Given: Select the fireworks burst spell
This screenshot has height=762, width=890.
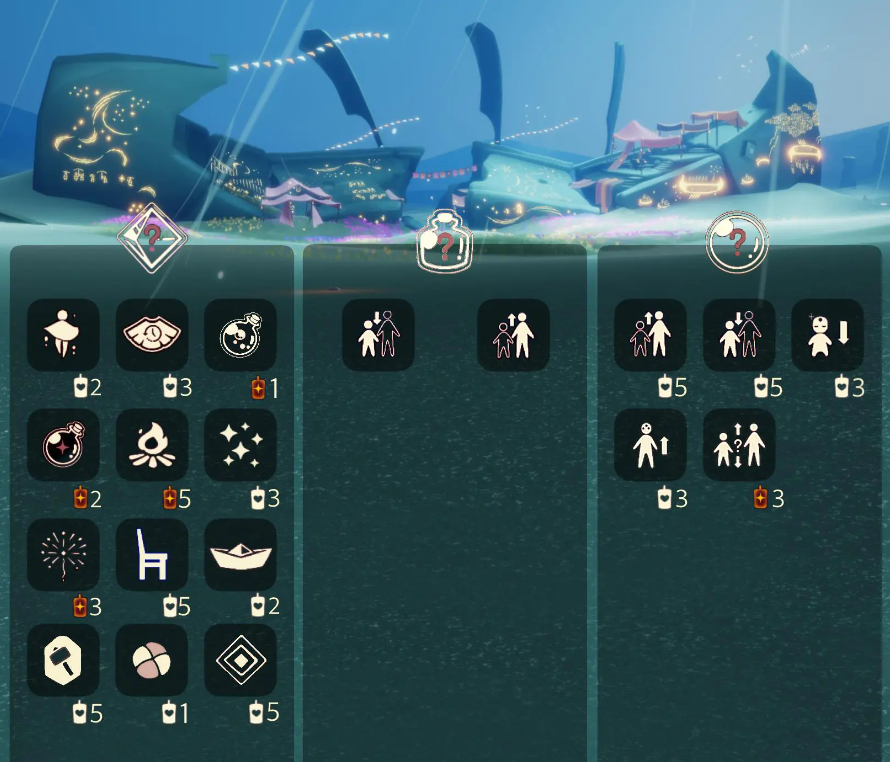Looking at the screenshot, I should click(x=63, y=553).
